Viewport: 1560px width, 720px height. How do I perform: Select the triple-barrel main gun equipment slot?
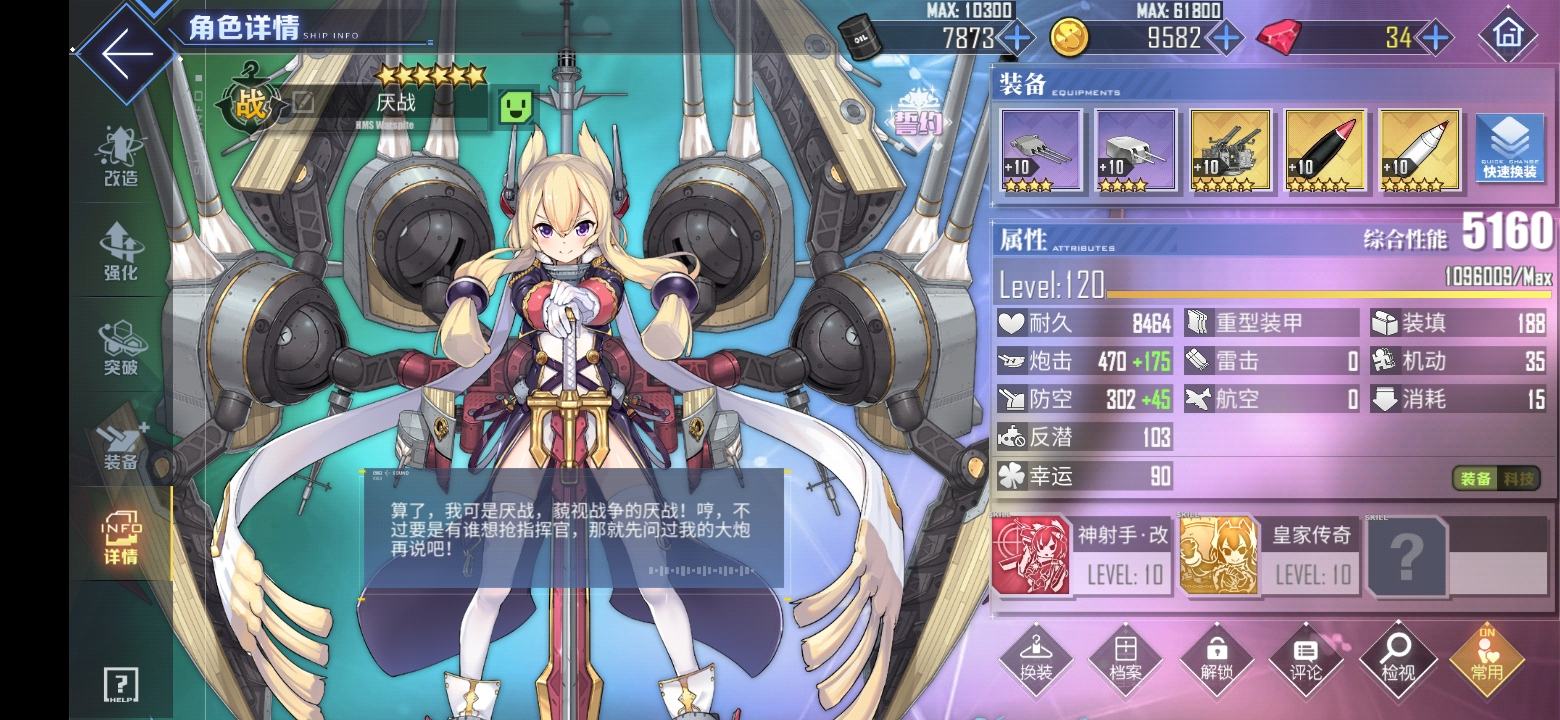coord(1041,149)
